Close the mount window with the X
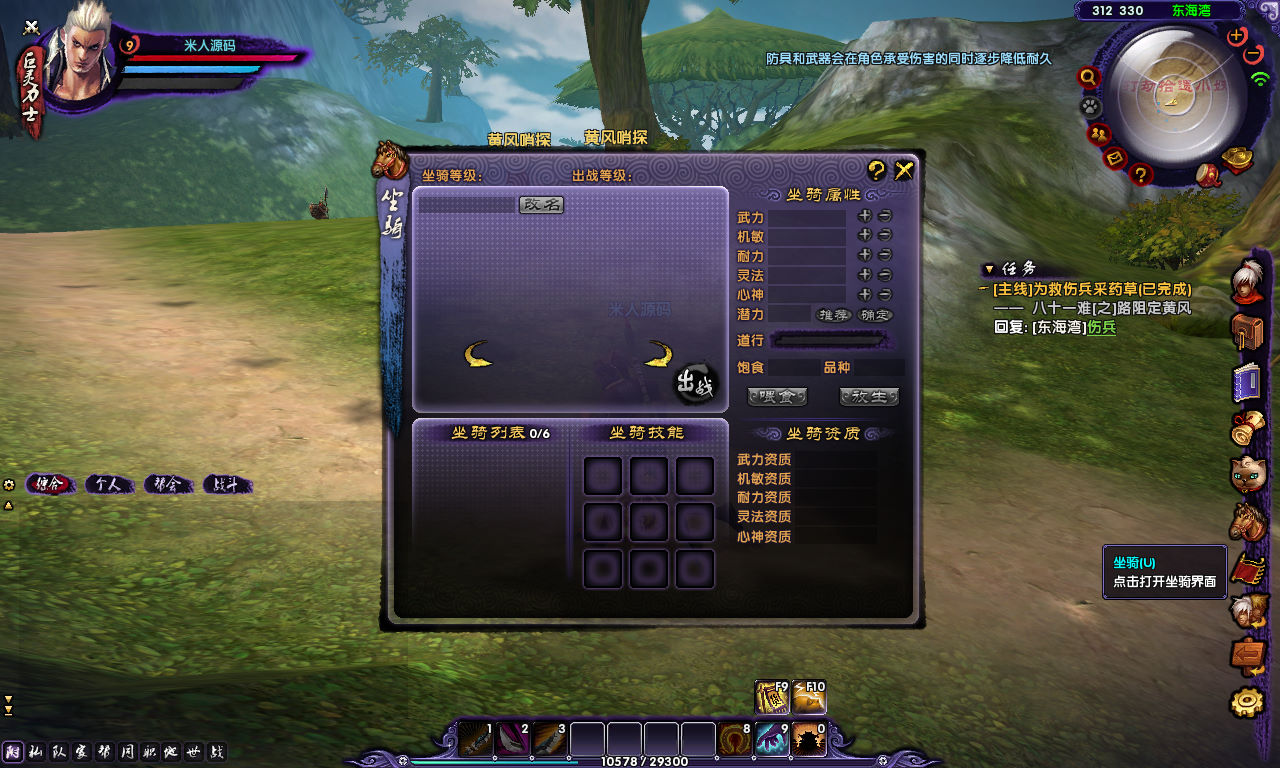The height and width of the screenshot is (768, 1280). click(x=904, y=170)
